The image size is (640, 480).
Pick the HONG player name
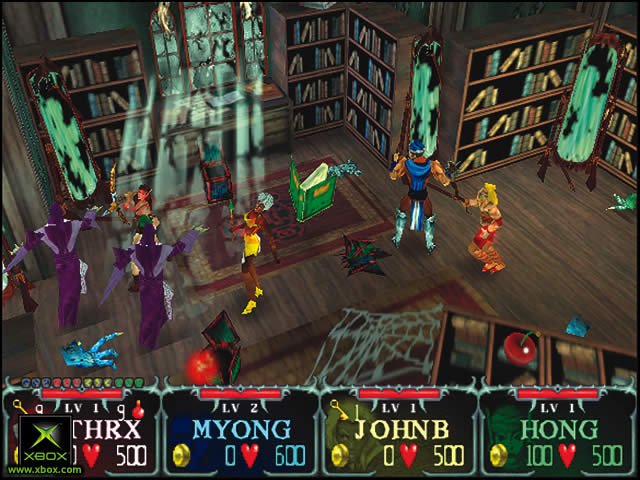click(x=558, y=429)
